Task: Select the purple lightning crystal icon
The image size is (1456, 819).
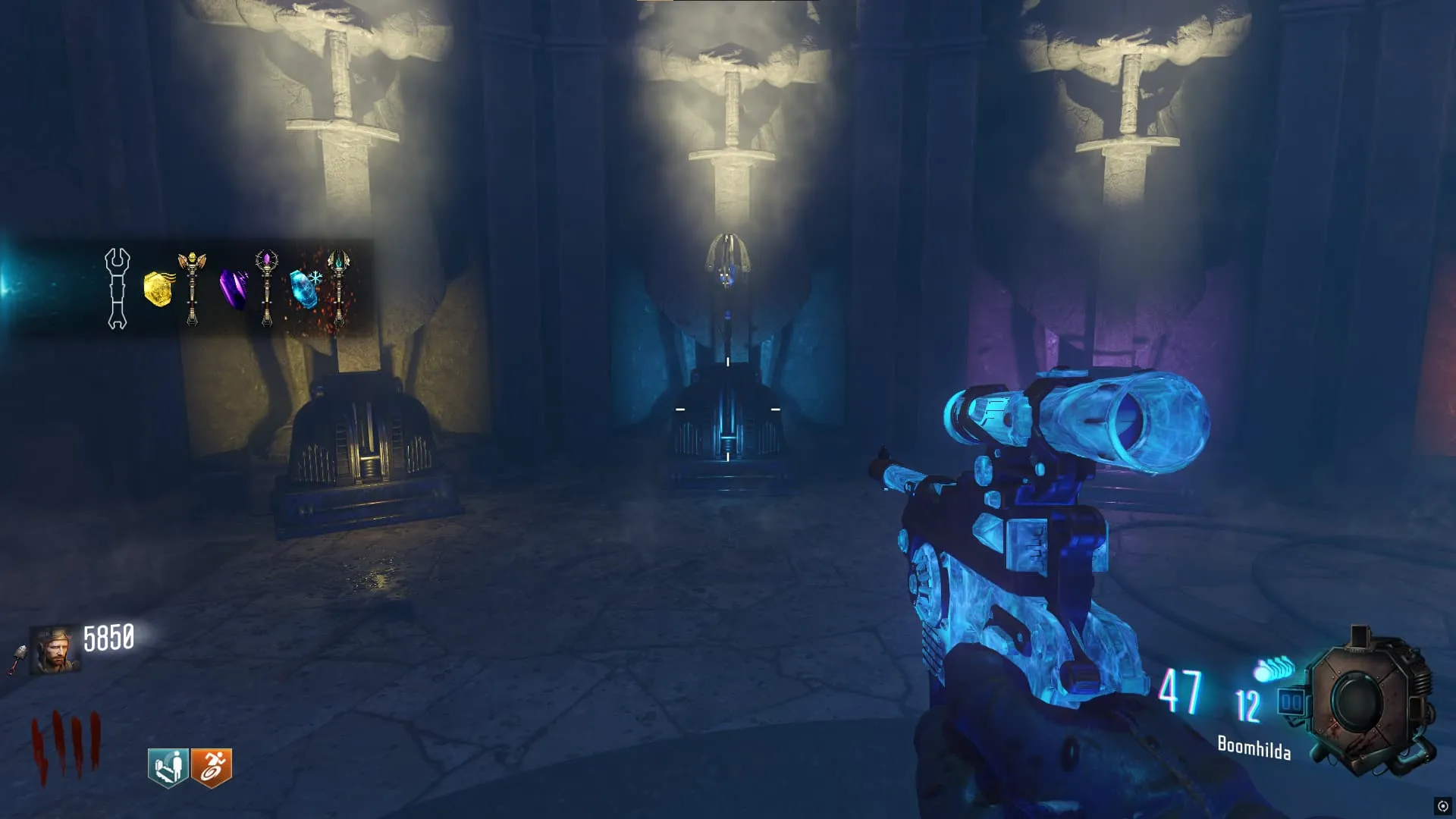Action: [x=233, y=290]
